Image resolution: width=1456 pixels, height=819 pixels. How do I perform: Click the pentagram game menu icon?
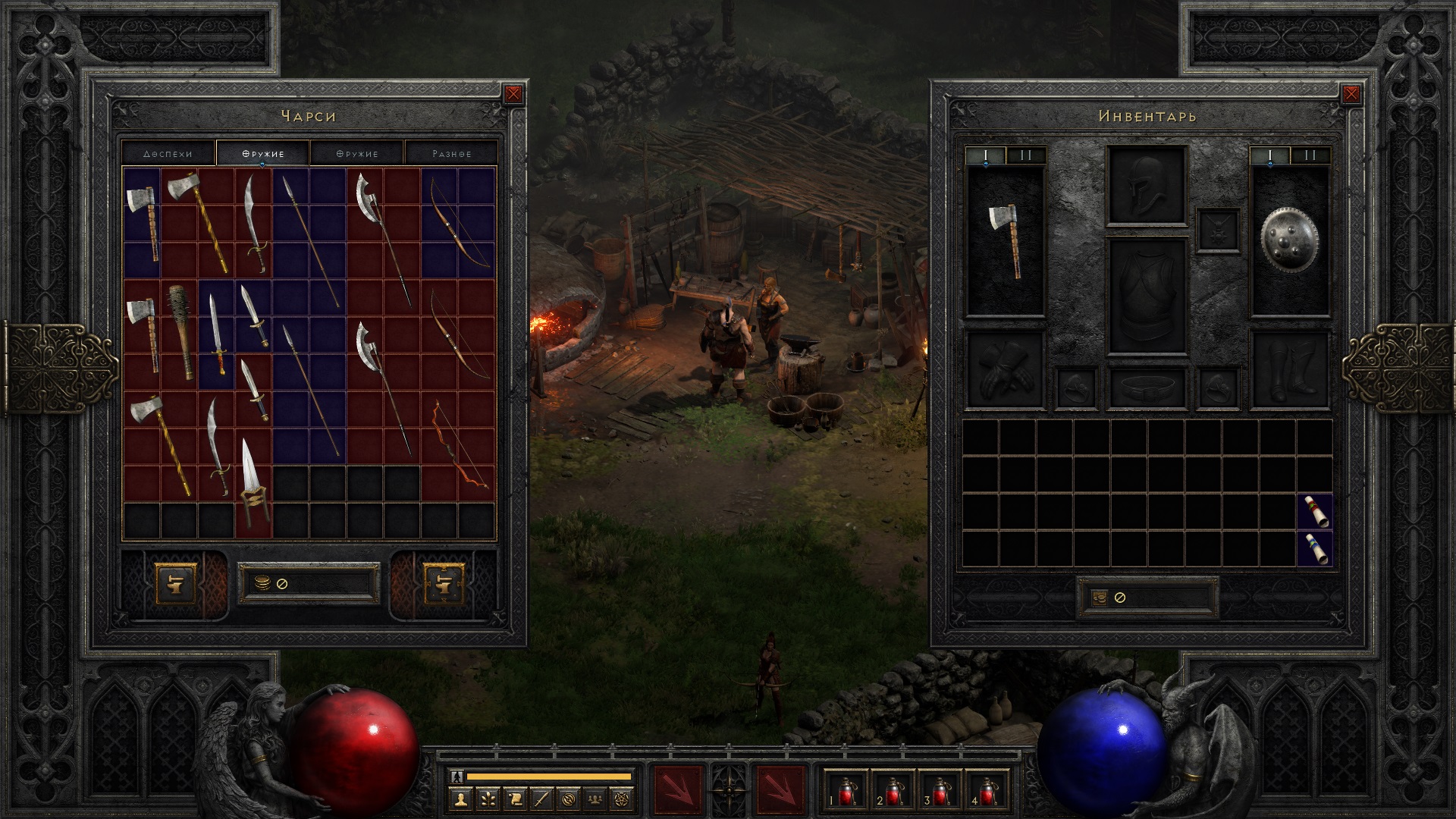pos(623,798)
